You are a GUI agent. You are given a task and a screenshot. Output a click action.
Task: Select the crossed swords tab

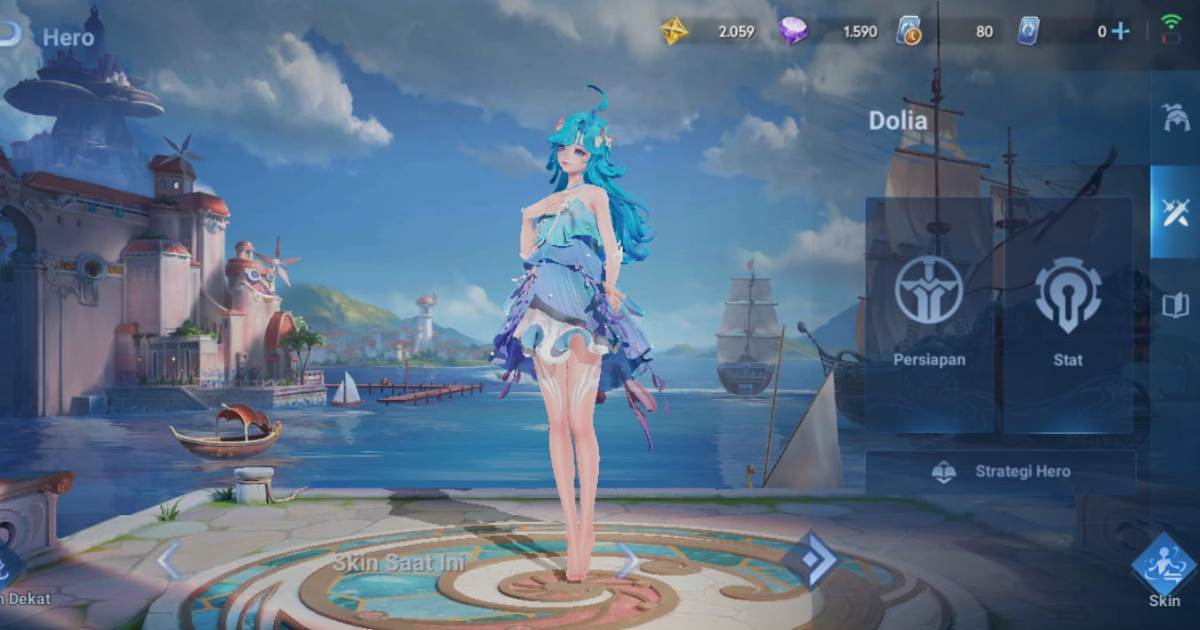pos(1175,211)
